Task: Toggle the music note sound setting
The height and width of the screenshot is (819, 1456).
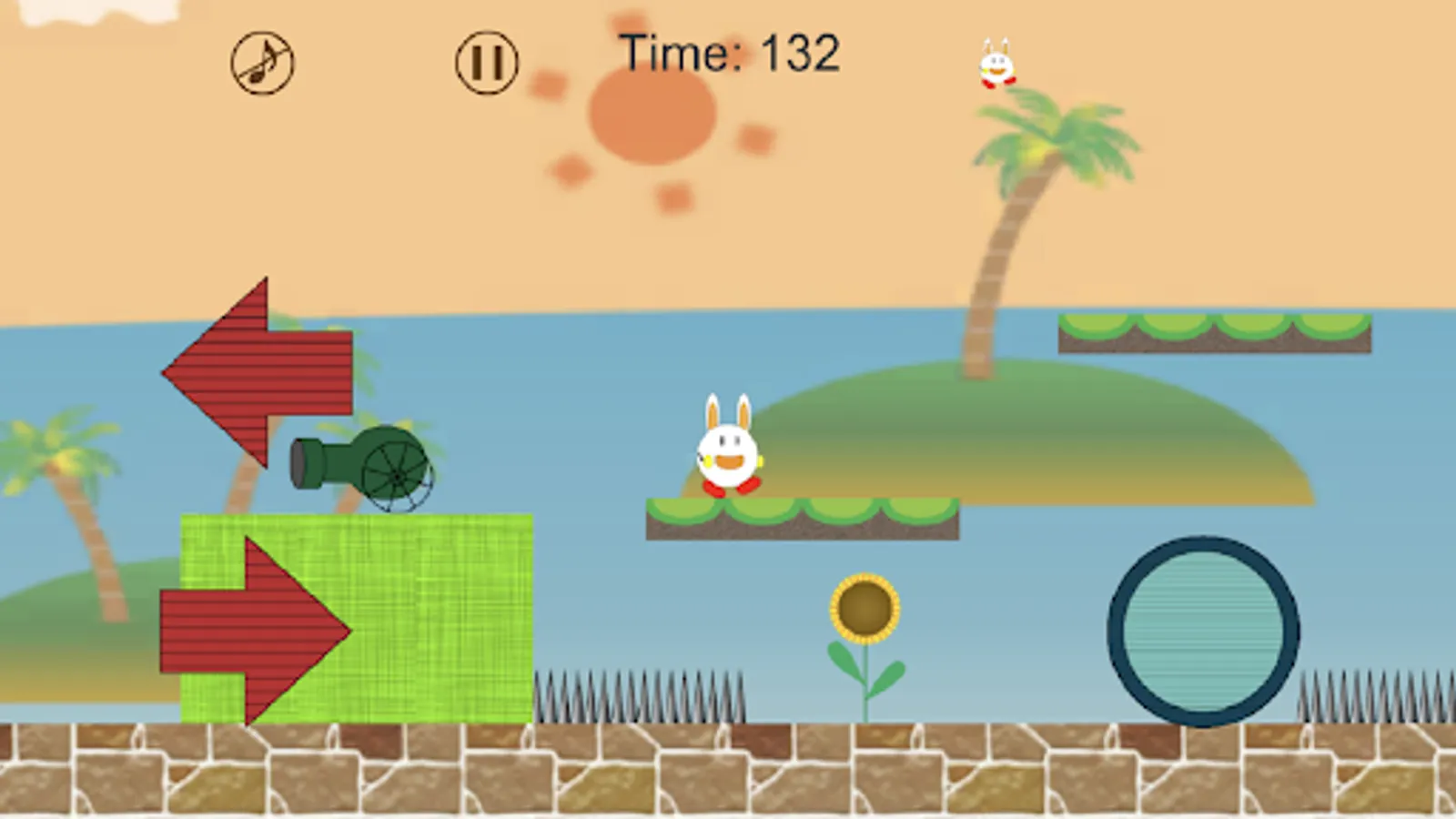Action: tap(261, 61)
